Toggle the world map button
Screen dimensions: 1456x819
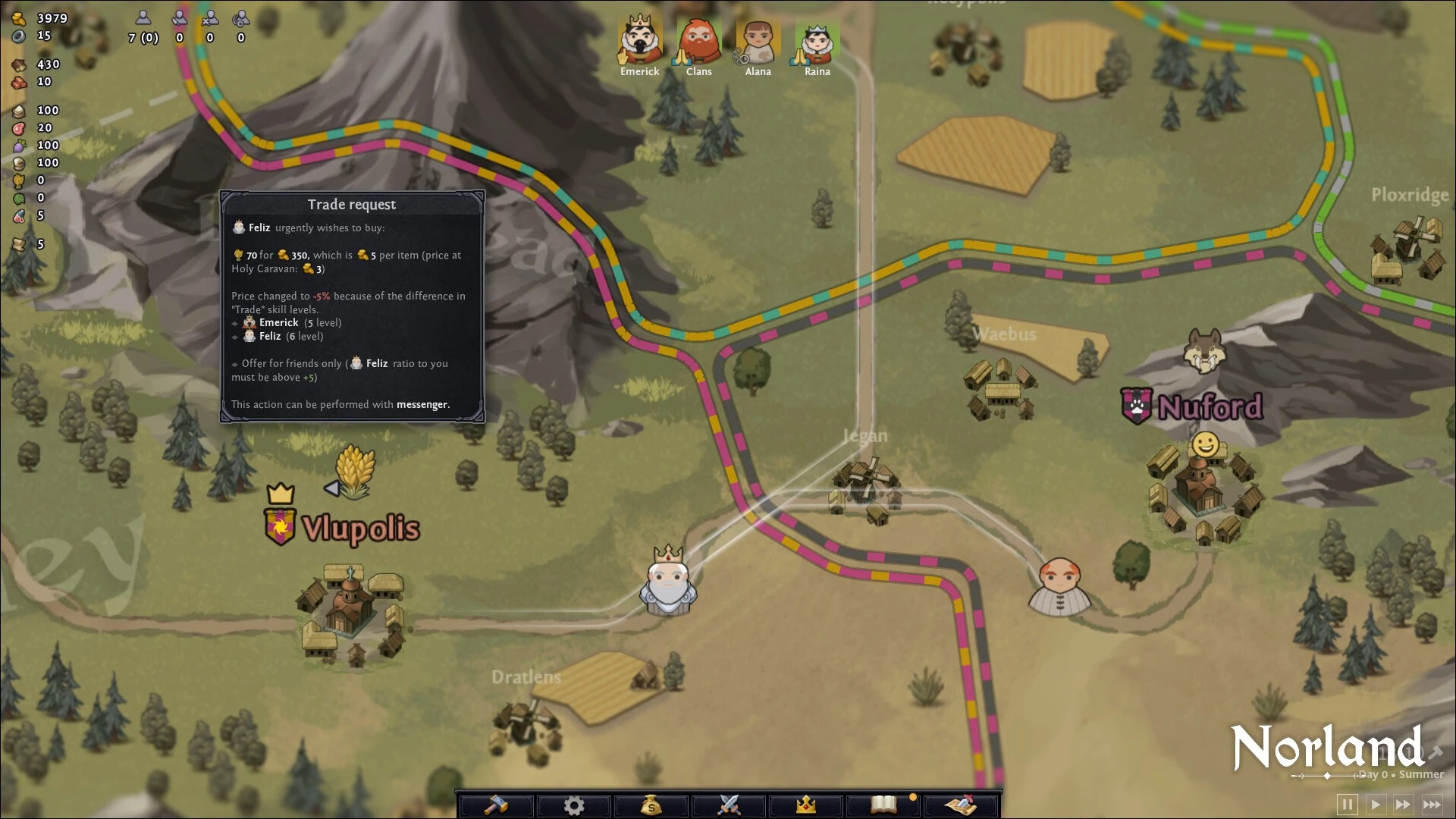pos(961,805)
